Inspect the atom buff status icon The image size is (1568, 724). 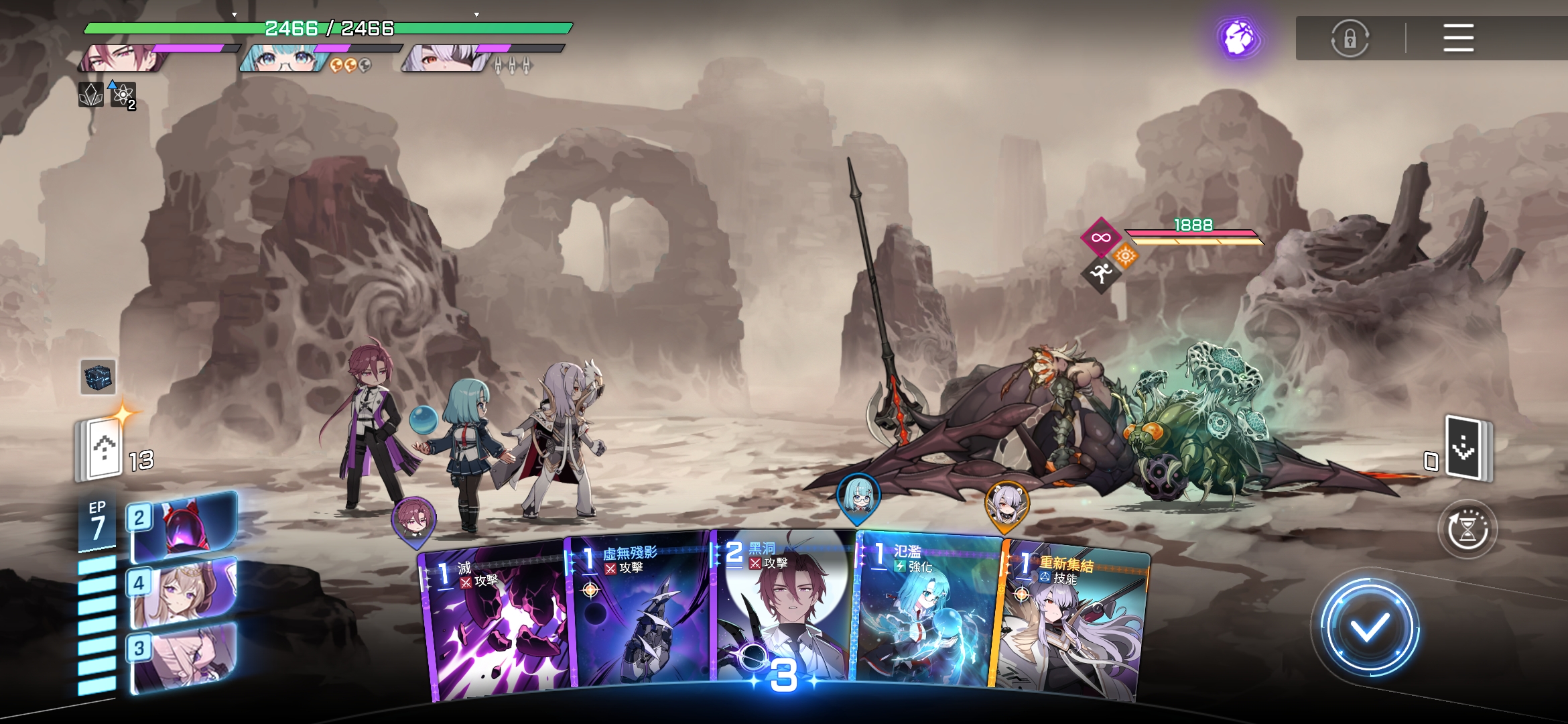[123, 95]
